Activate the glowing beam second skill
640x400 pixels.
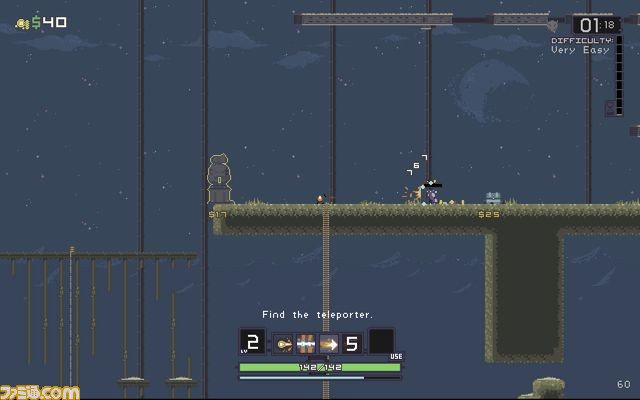tap(306, 344)
